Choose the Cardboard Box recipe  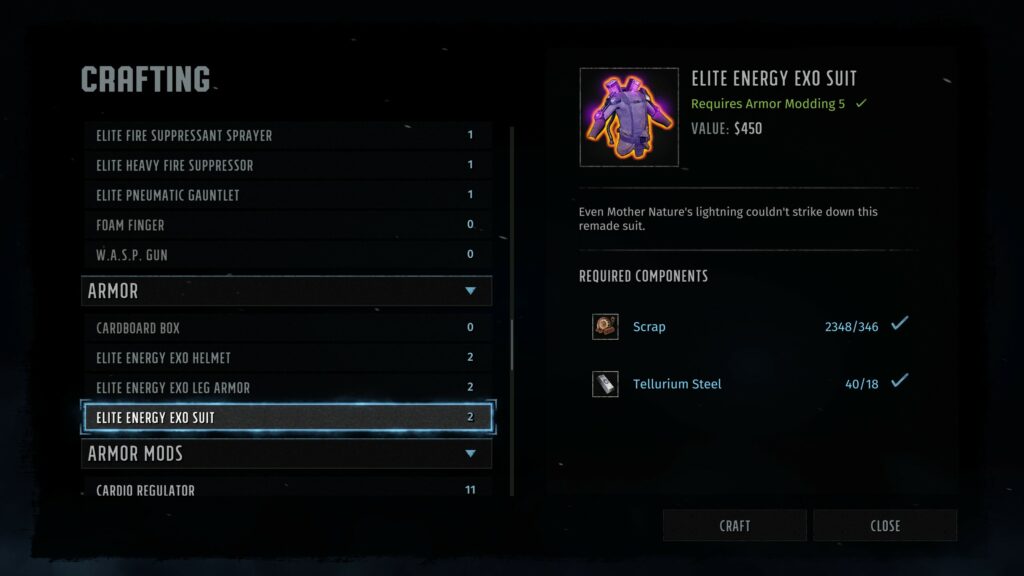tap(286, 327)
